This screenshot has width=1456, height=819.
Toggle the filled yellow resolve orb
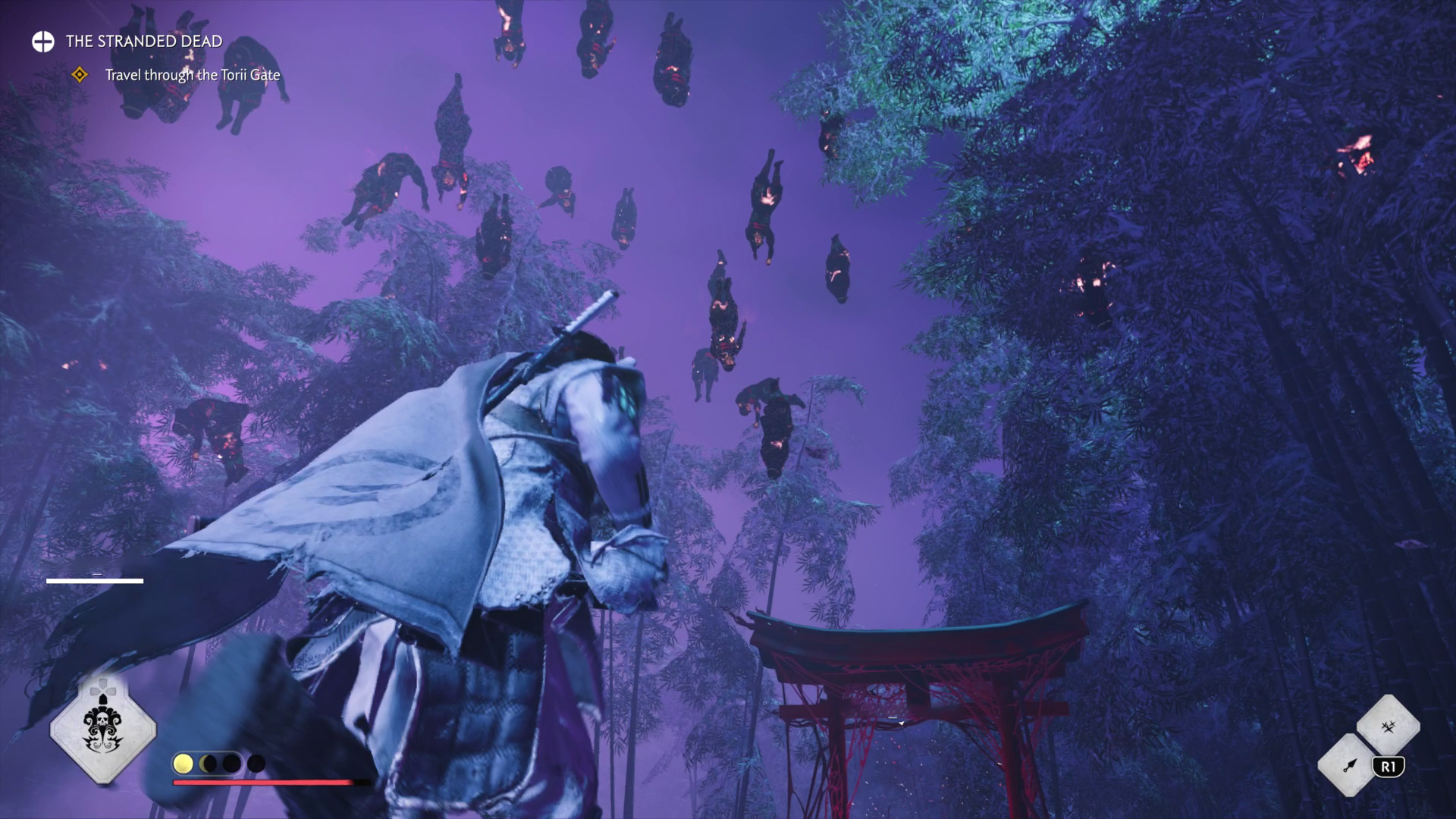pyautogui.click(x=184, y=763)
